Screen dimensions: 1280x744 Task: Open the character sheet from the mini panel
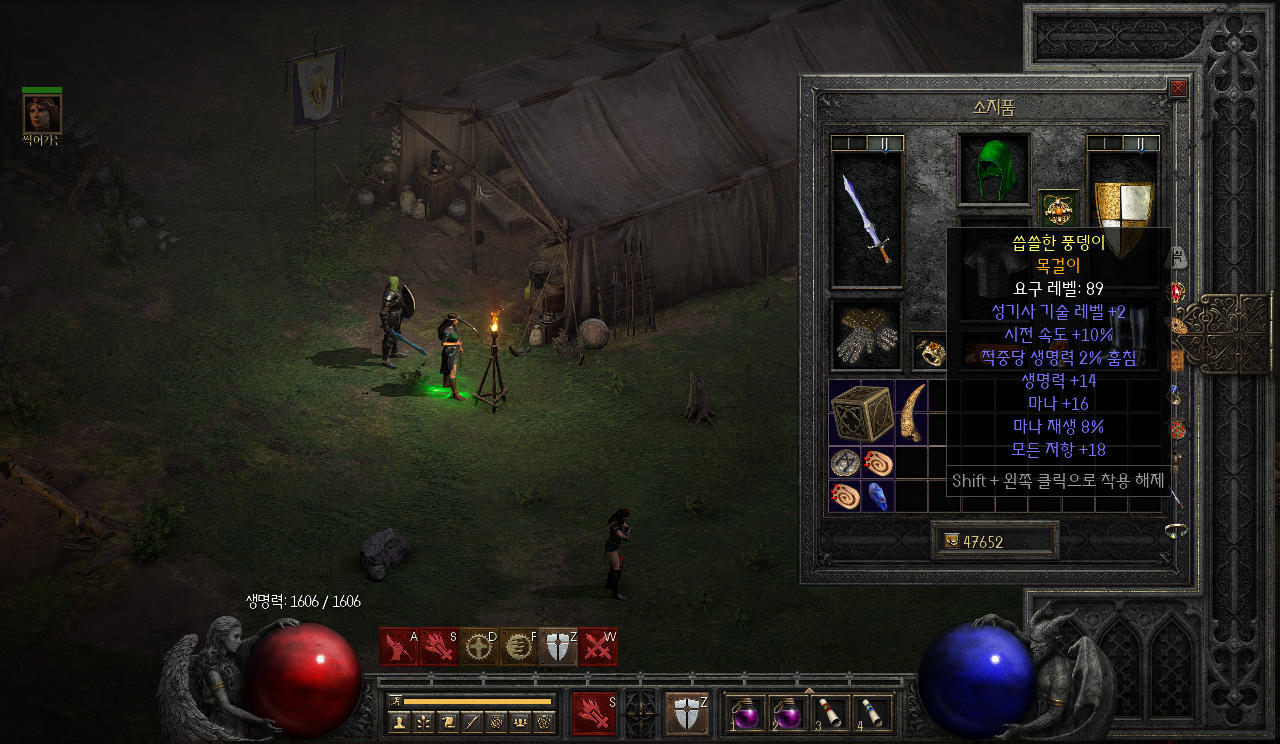pyautogui.click(x=400, y=721)
